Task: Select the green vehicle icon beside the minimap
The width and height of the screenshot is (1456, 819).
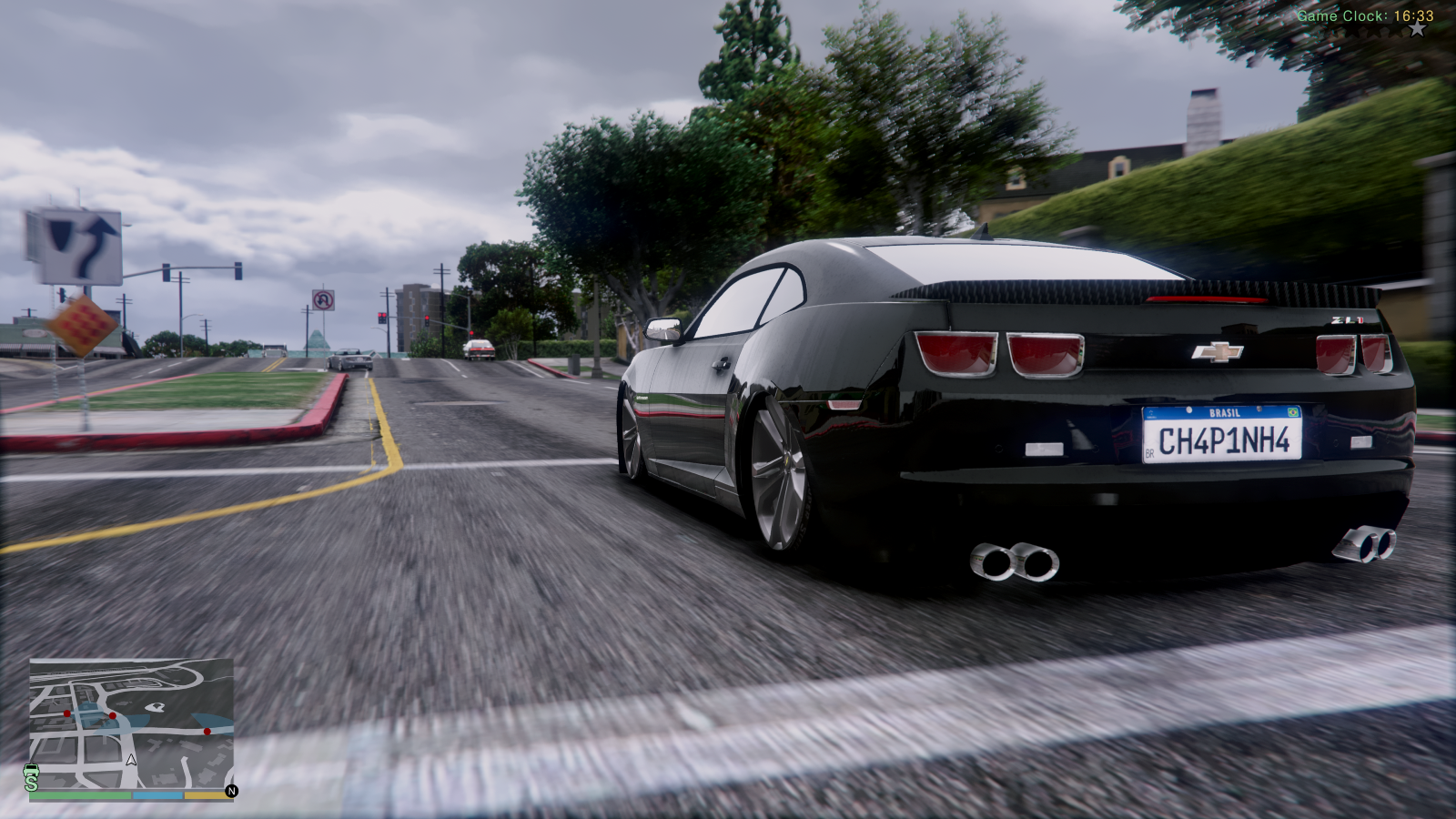Action: click(31, 771)
